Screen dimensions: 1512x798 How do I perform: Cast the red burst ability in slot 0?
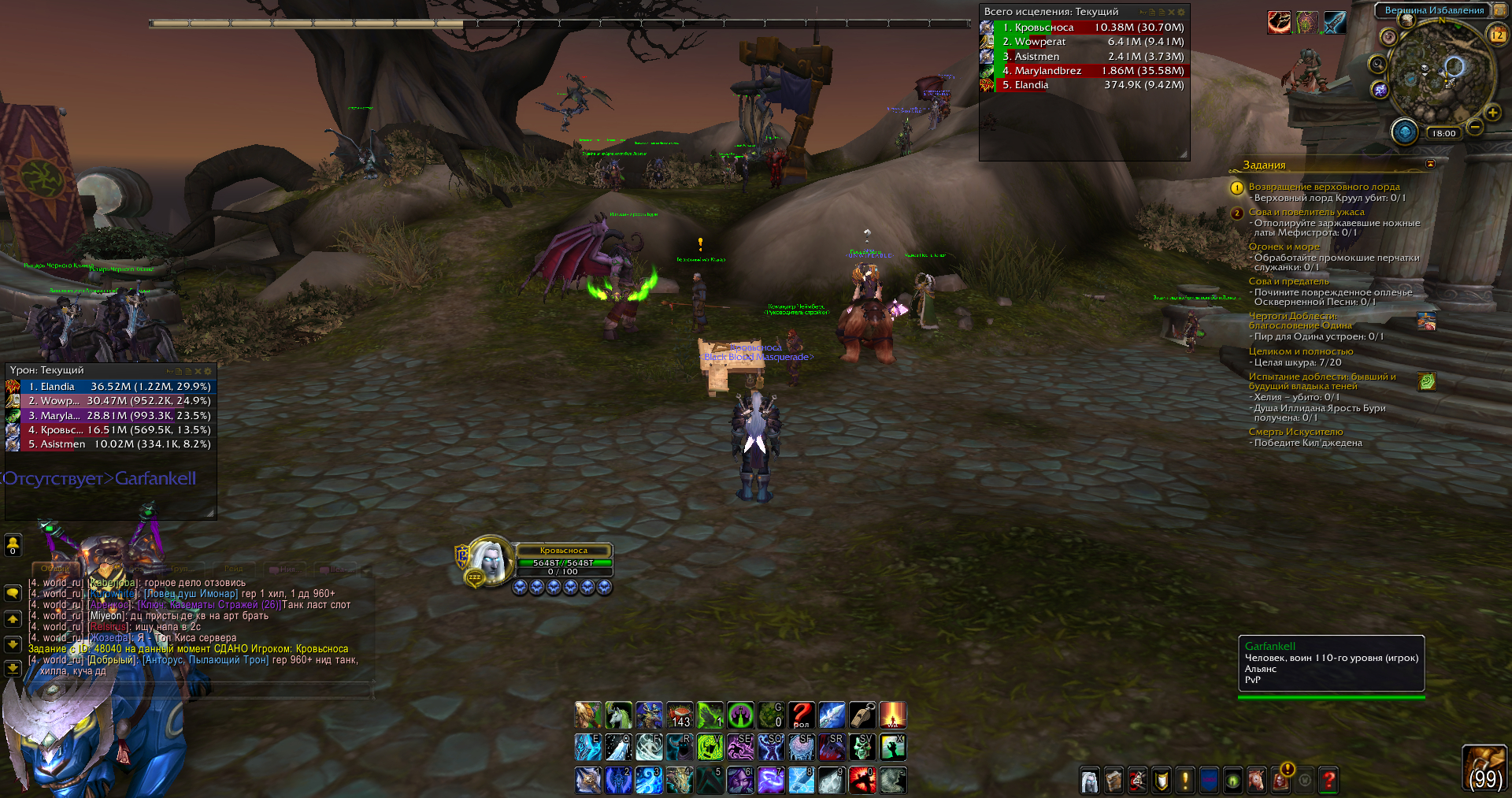click(x=862, y=780)
